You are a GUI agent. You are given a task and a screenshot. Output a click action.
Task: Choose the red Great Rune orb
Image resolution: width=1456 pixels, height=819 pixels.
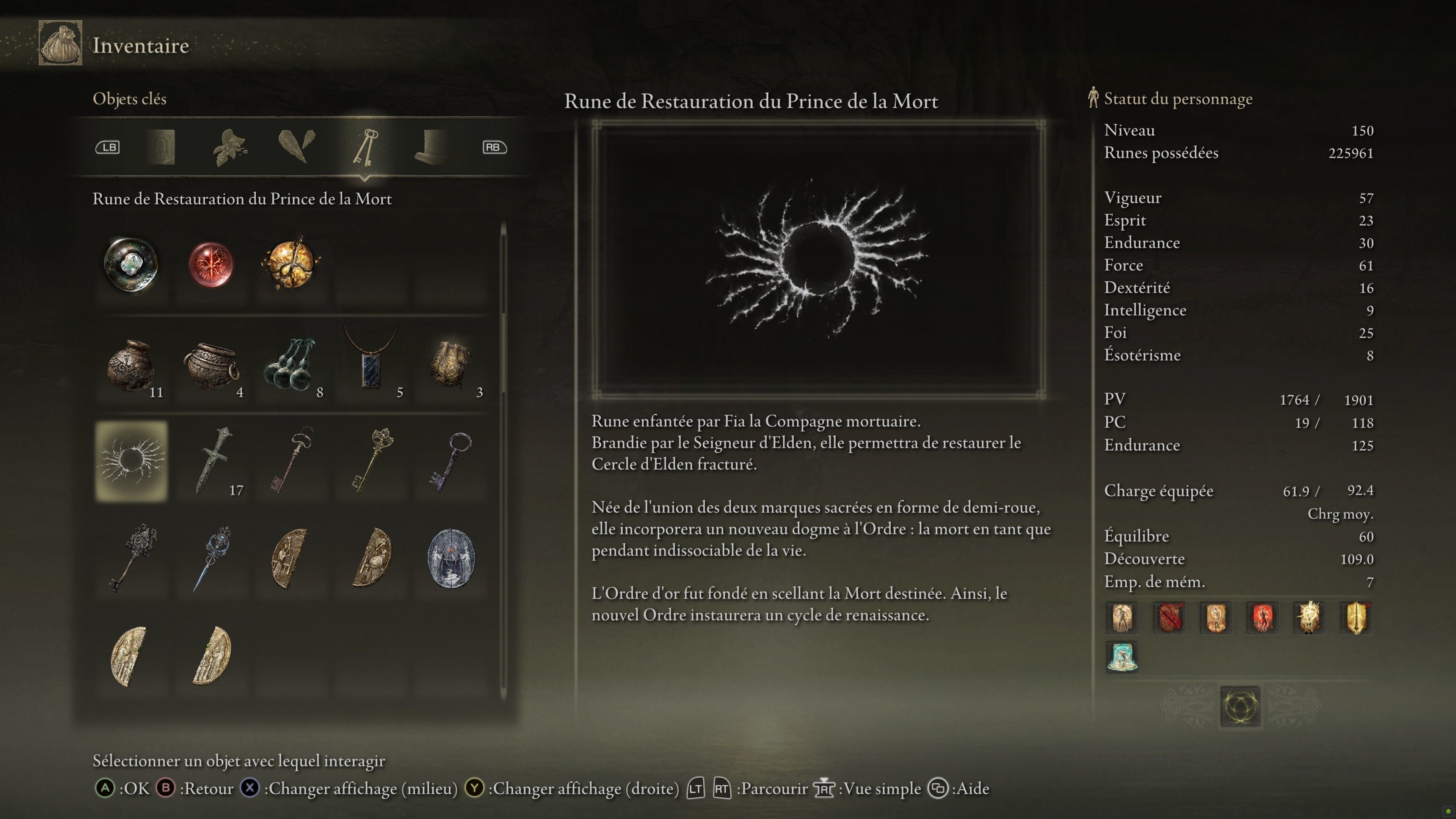click(211, 264)
